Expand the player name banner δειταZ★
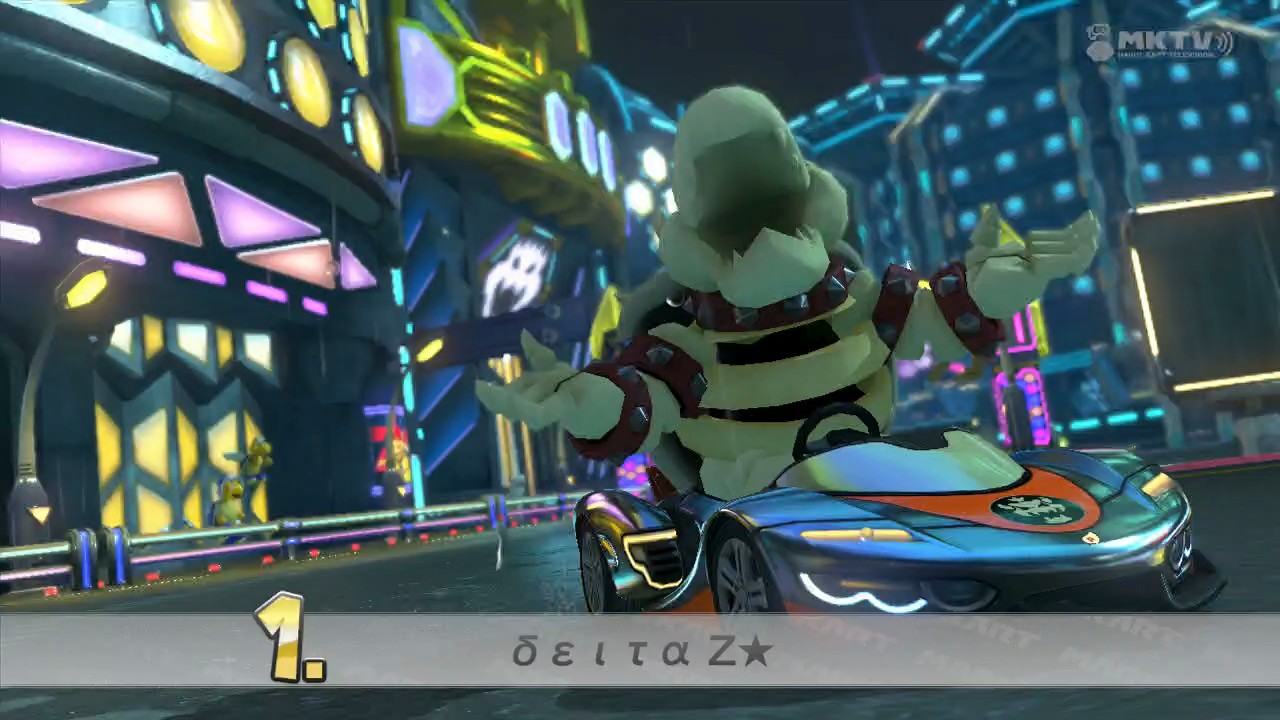1280x720 pixels. pyautogui.click(x=640, y=648)
